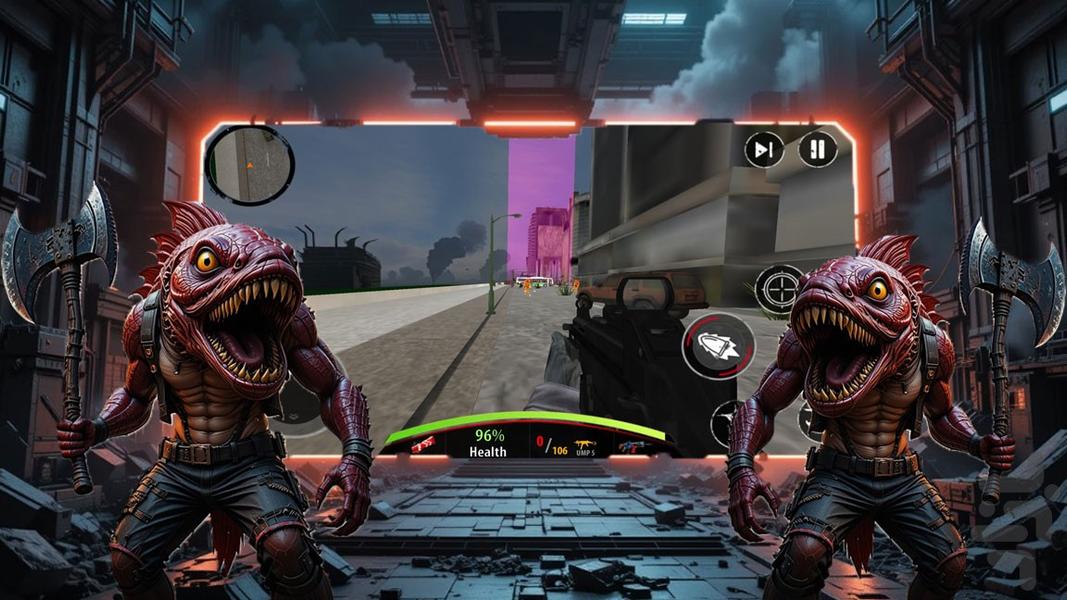Tap the skip-forward arrow button
The height and width of the screenshot is (600, 1067).
tap(764, 150)
